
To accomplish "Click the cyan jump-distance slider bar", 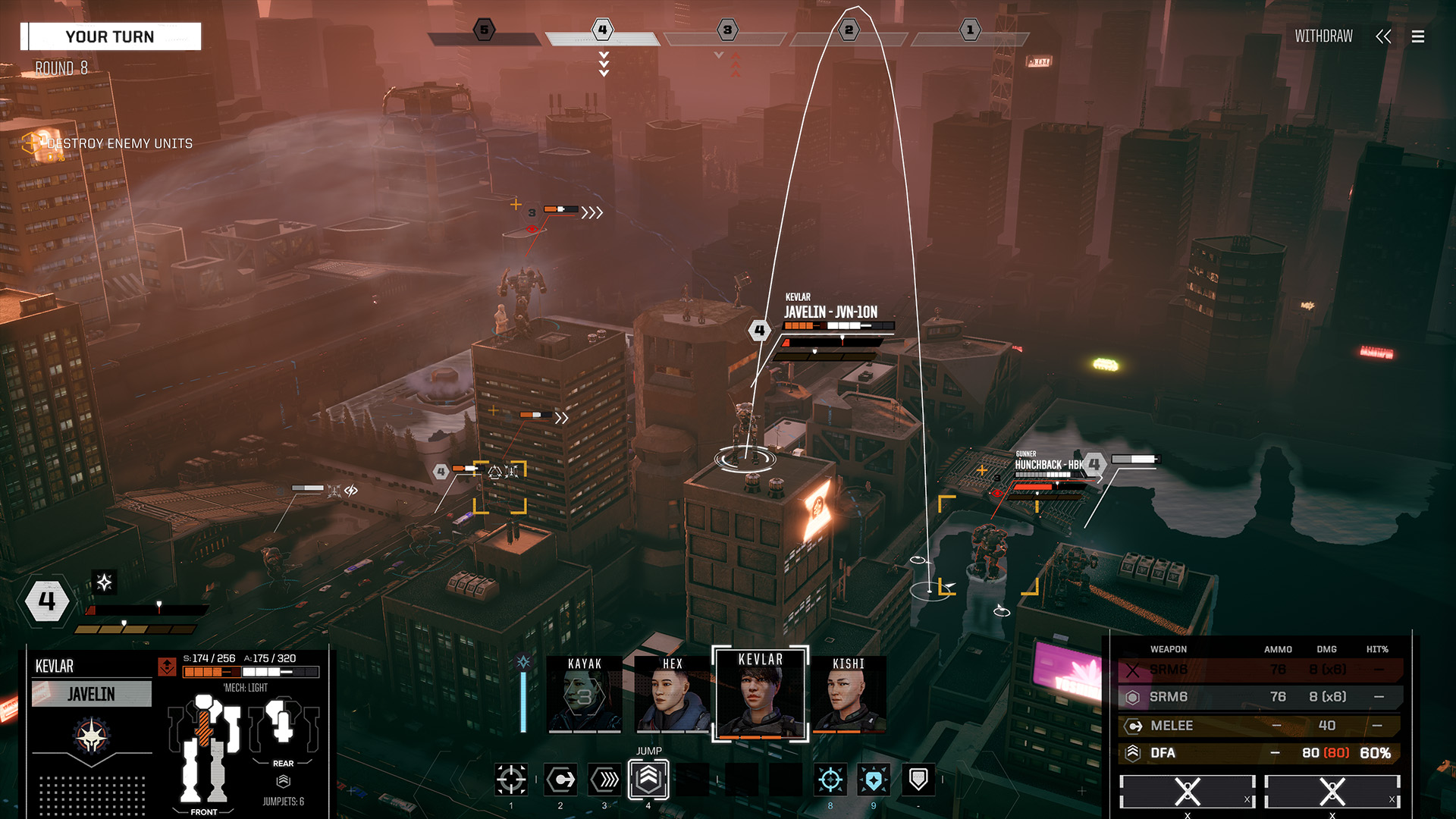I will point(522,701).
